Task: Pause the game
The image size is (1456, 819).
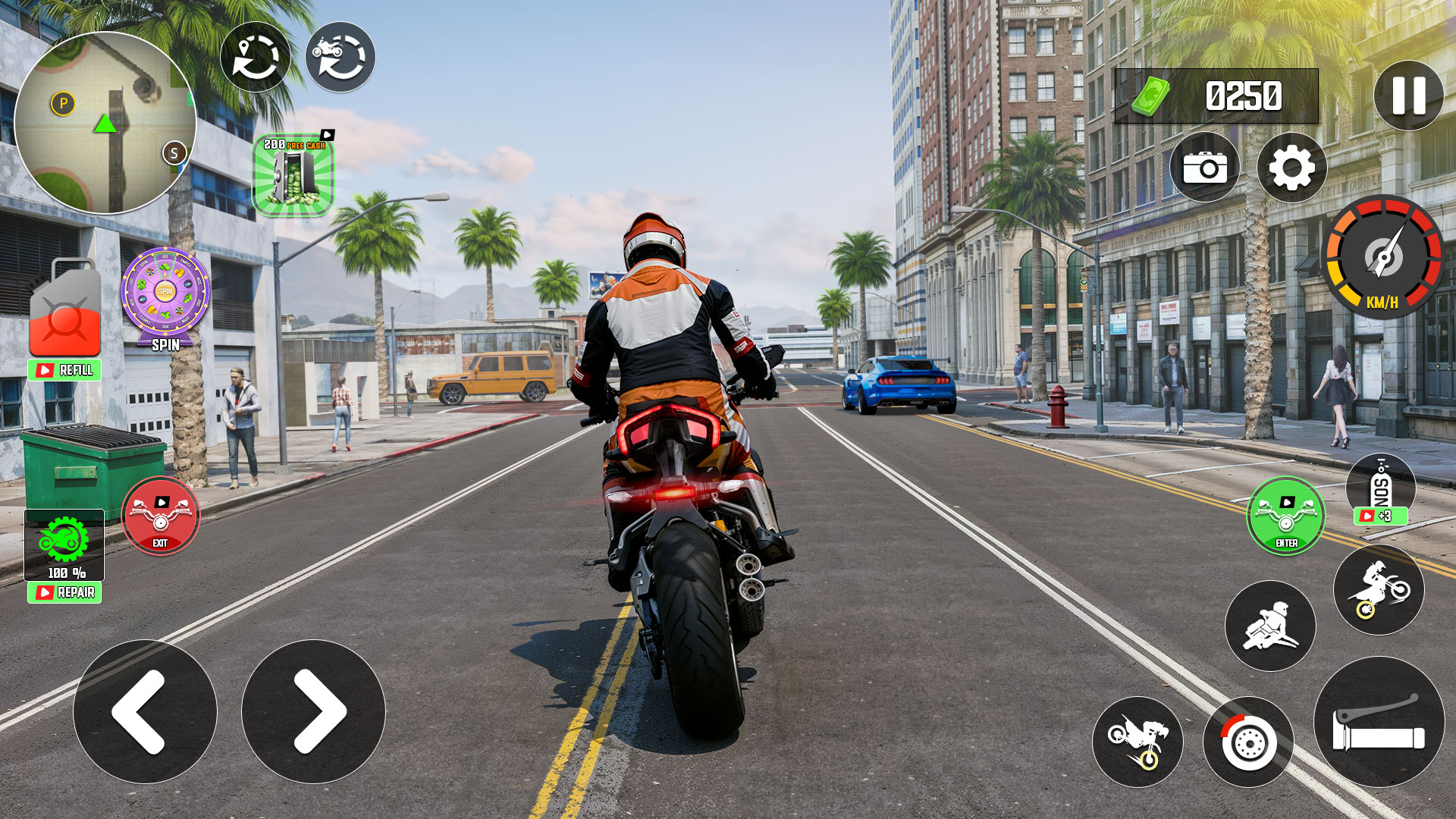Action: pyautogui.click(x=1408, y=96)
